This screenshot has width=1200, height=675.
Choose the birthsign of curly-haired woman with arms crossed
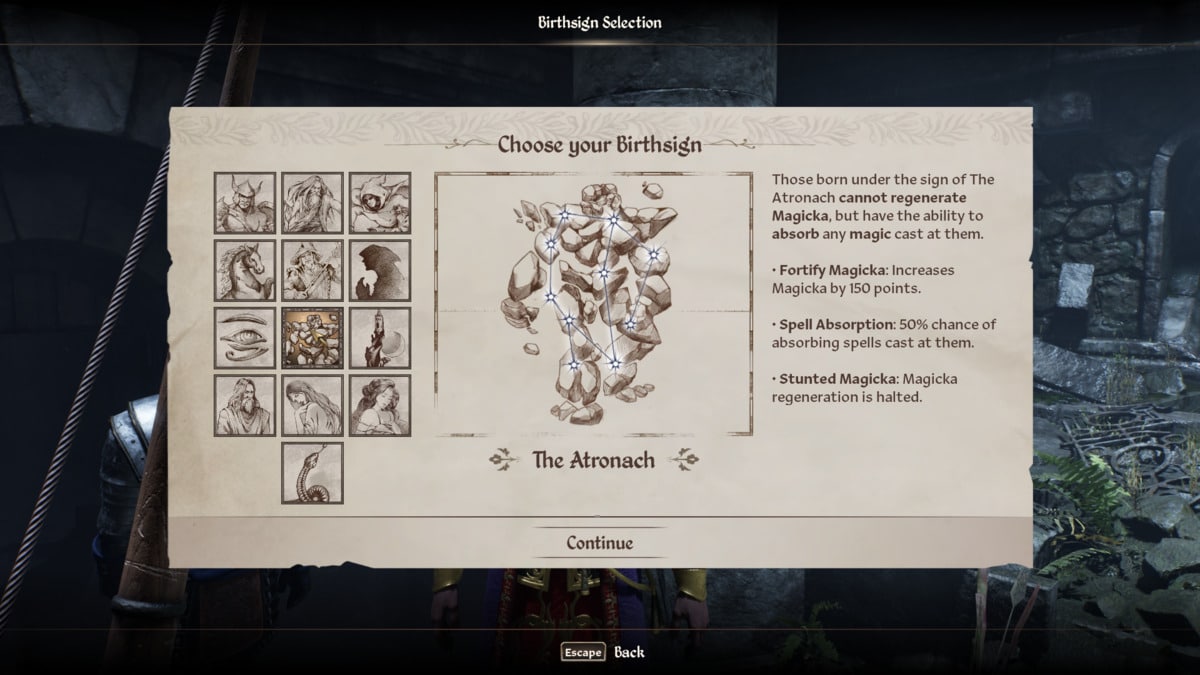380,405
